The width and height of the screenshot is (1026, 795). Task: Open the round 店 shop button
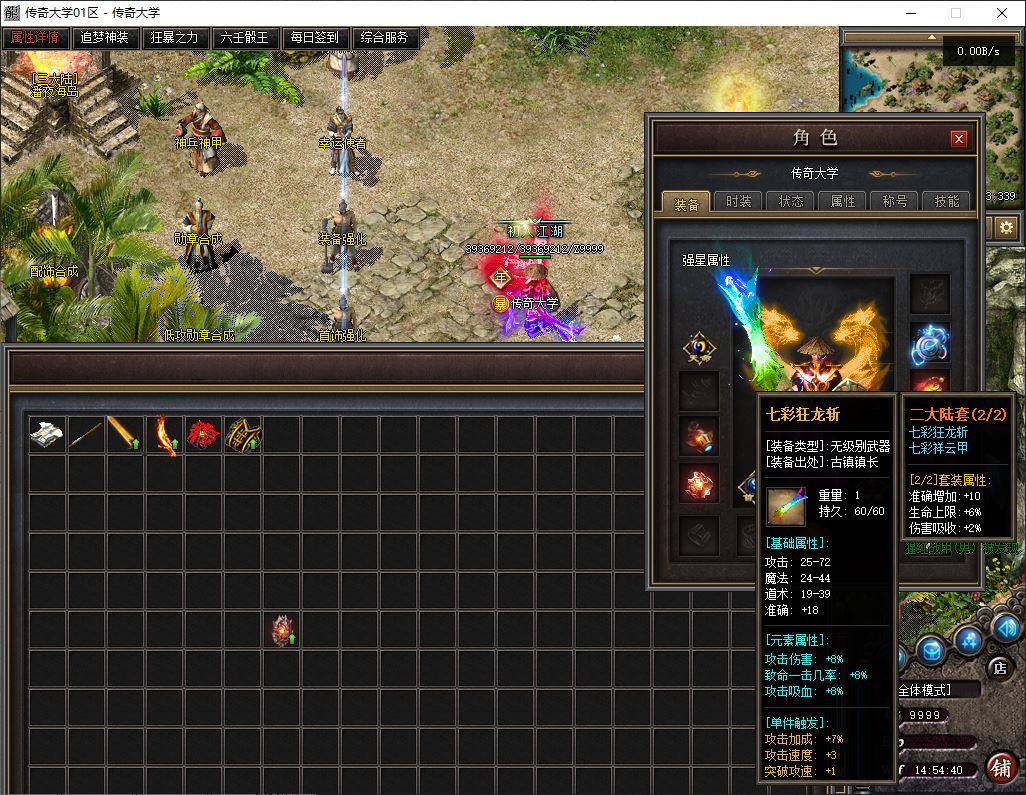(997, 666)
